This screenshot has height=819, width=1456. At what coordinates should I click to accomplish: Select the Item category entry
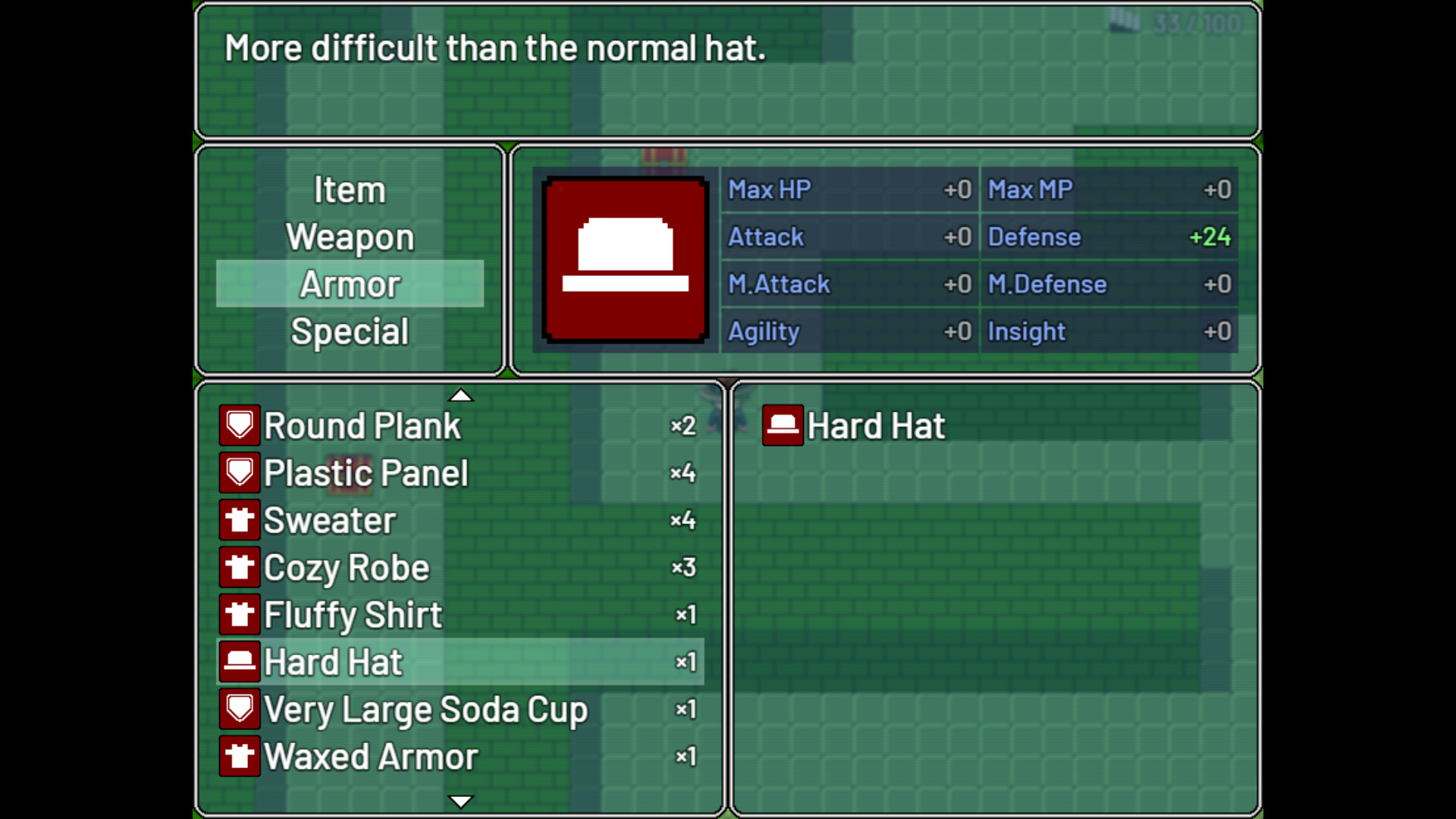pos(350,190)
